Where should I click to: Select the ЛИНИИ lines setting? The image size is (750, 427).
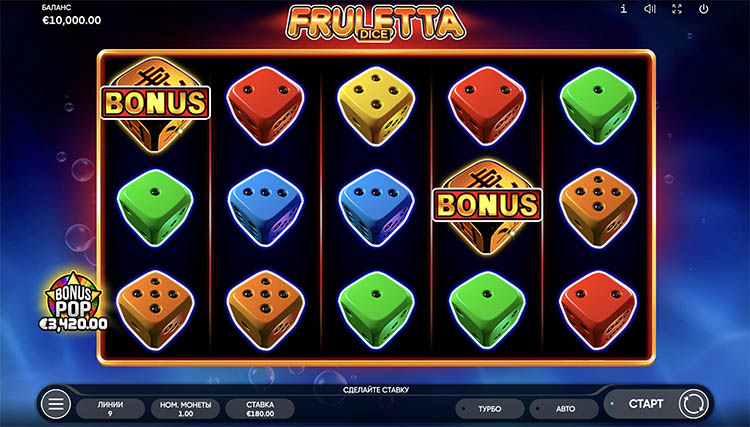click(111, 408)
